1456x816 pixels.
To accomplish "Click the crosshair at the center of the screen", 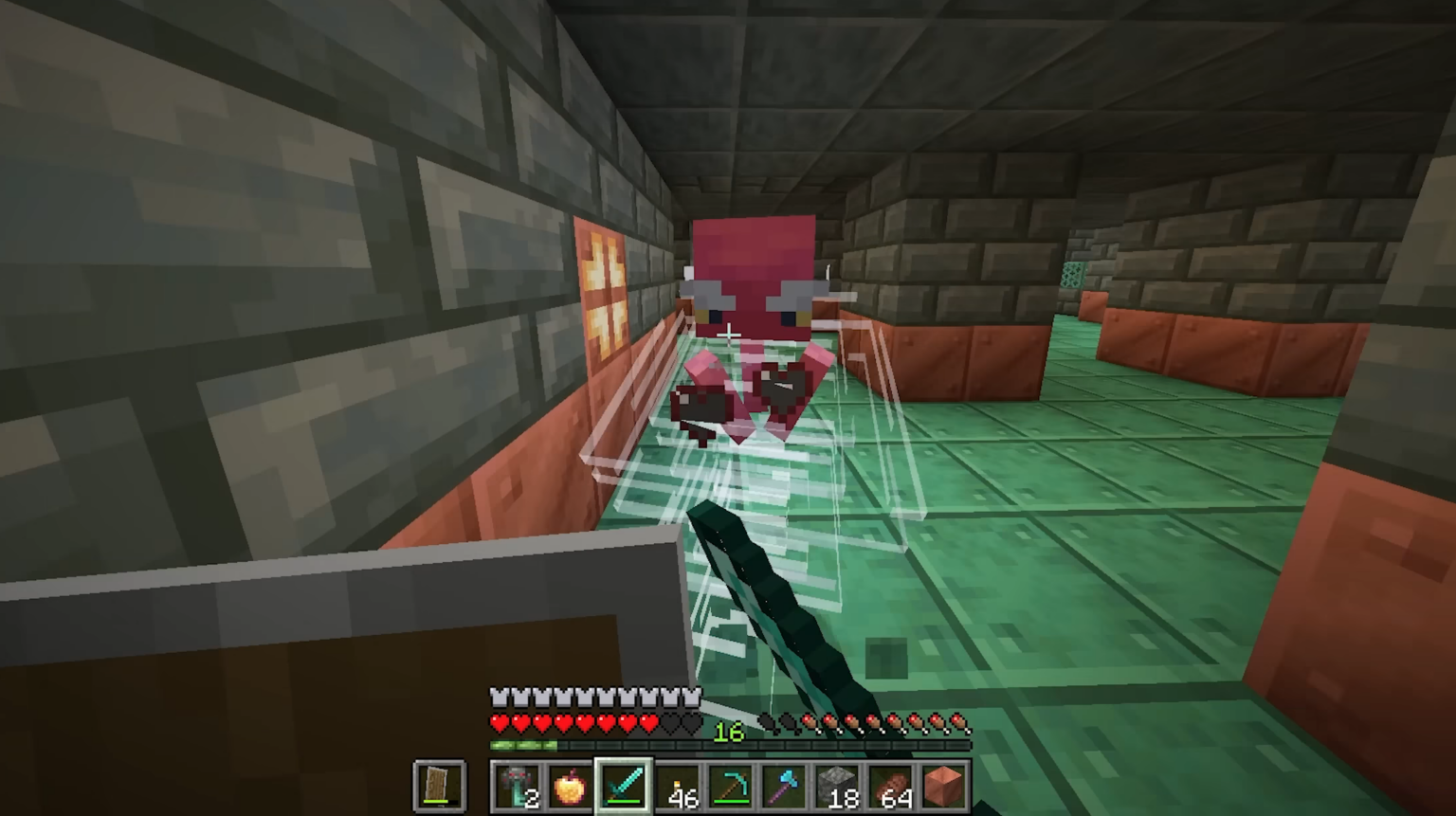I will pos(728,334).
